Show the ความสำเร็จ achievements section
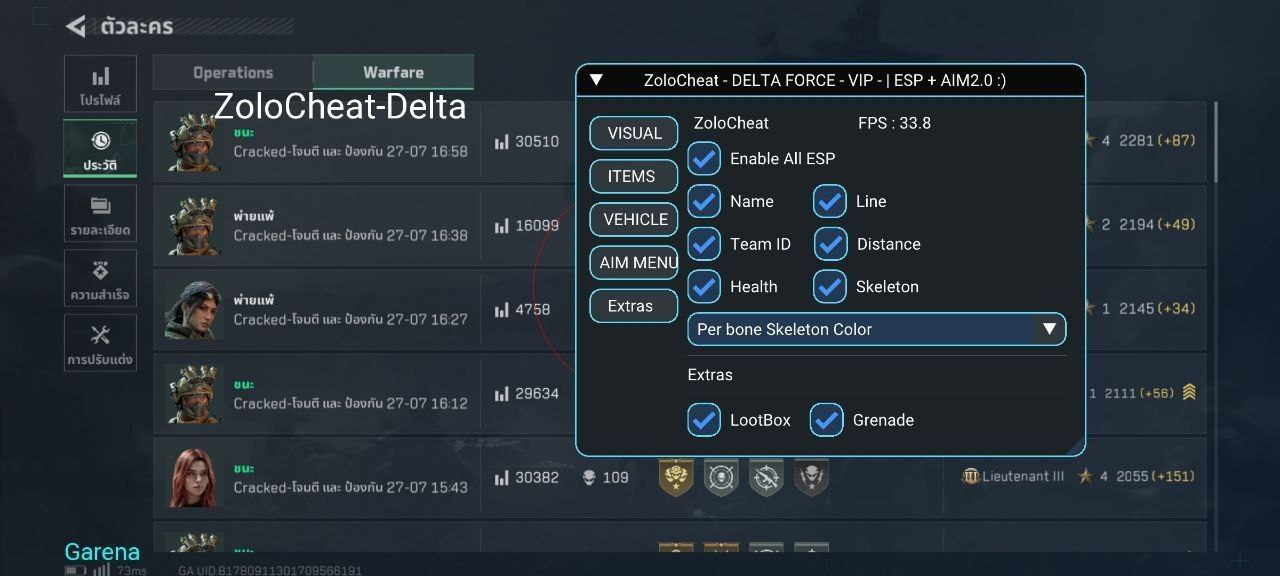 pyautogui.click(x=100, y=279)
